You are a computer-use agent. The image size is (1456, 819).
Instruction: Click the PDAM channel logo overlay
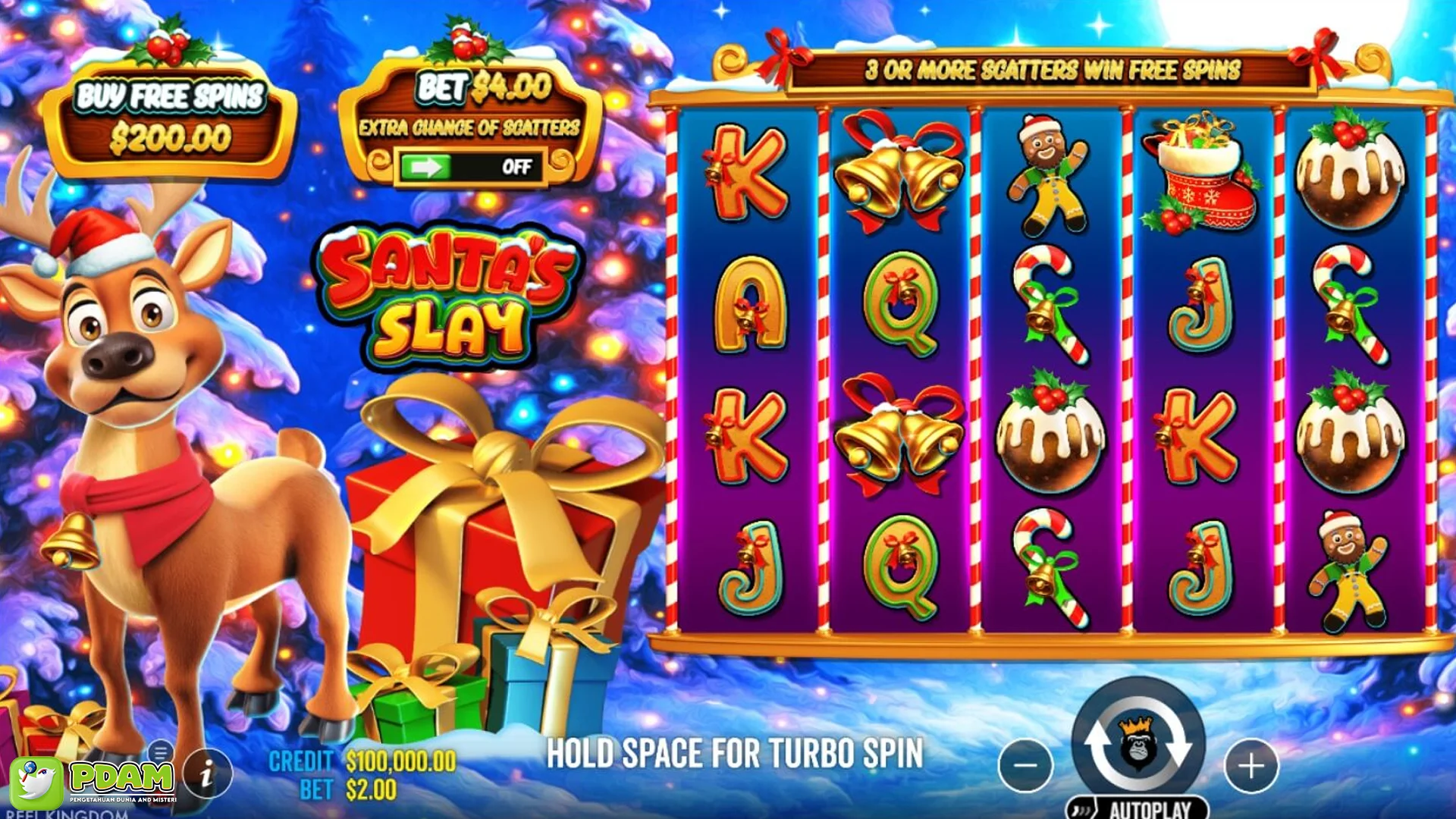pos(95,781)
